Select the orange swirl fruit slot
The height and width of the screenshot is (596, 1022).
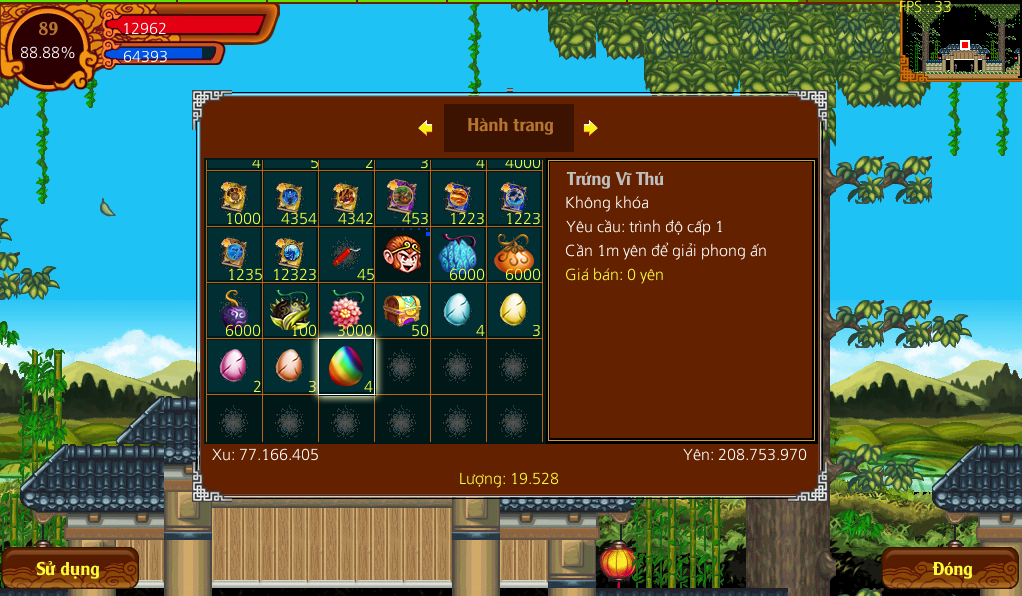click(x=514, y=255)
